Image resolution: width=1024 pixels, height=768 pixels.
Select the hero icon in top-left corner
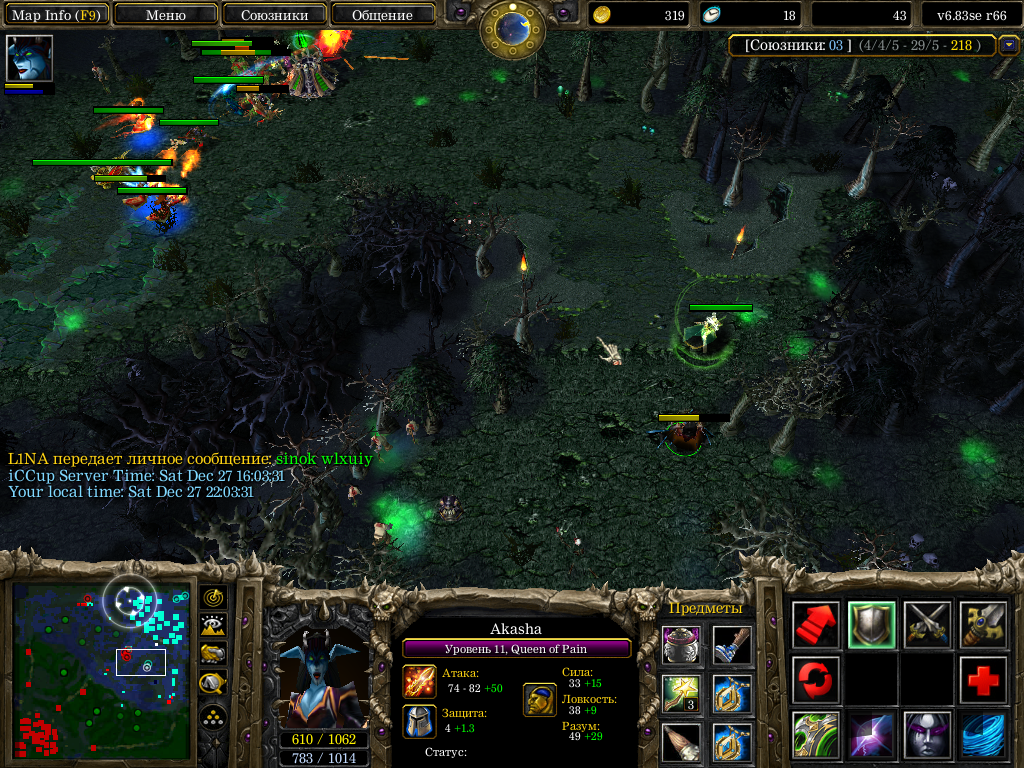(x=29, y=59)
